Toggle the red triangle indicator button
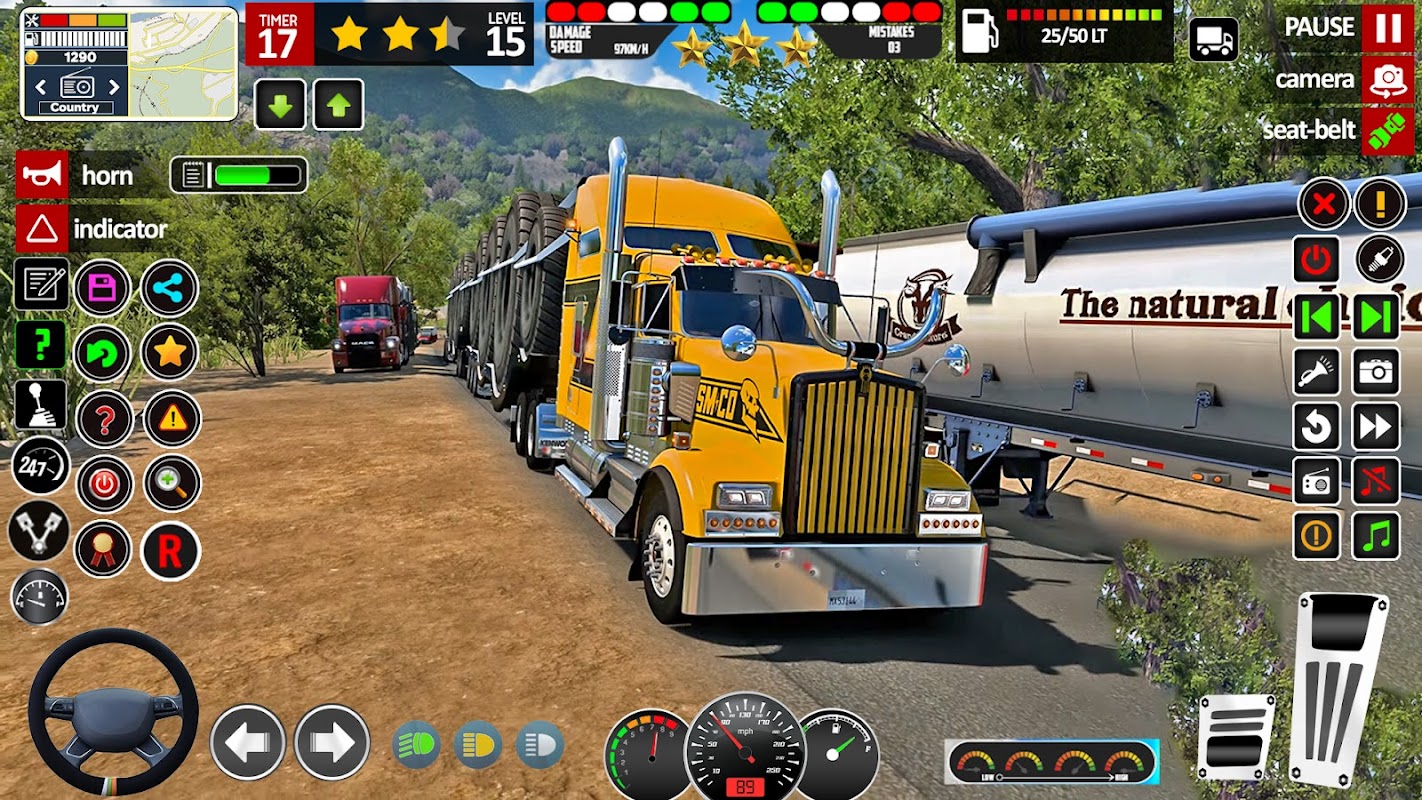Image resolution: width=1422 pixels, height=800 pixels. point(42,229)
